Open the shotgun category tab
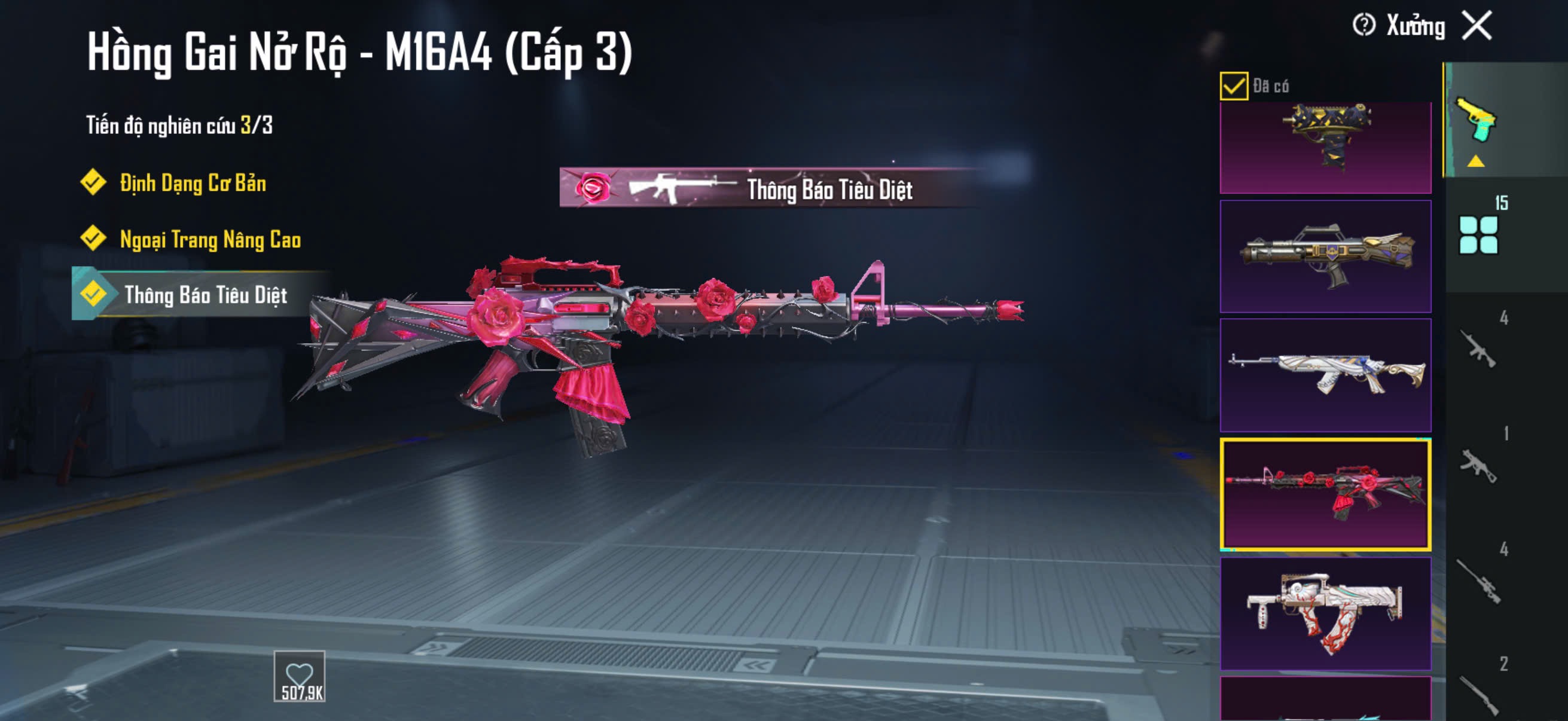The height and width of the screenshot is (721, 1568). (1478, 693)
